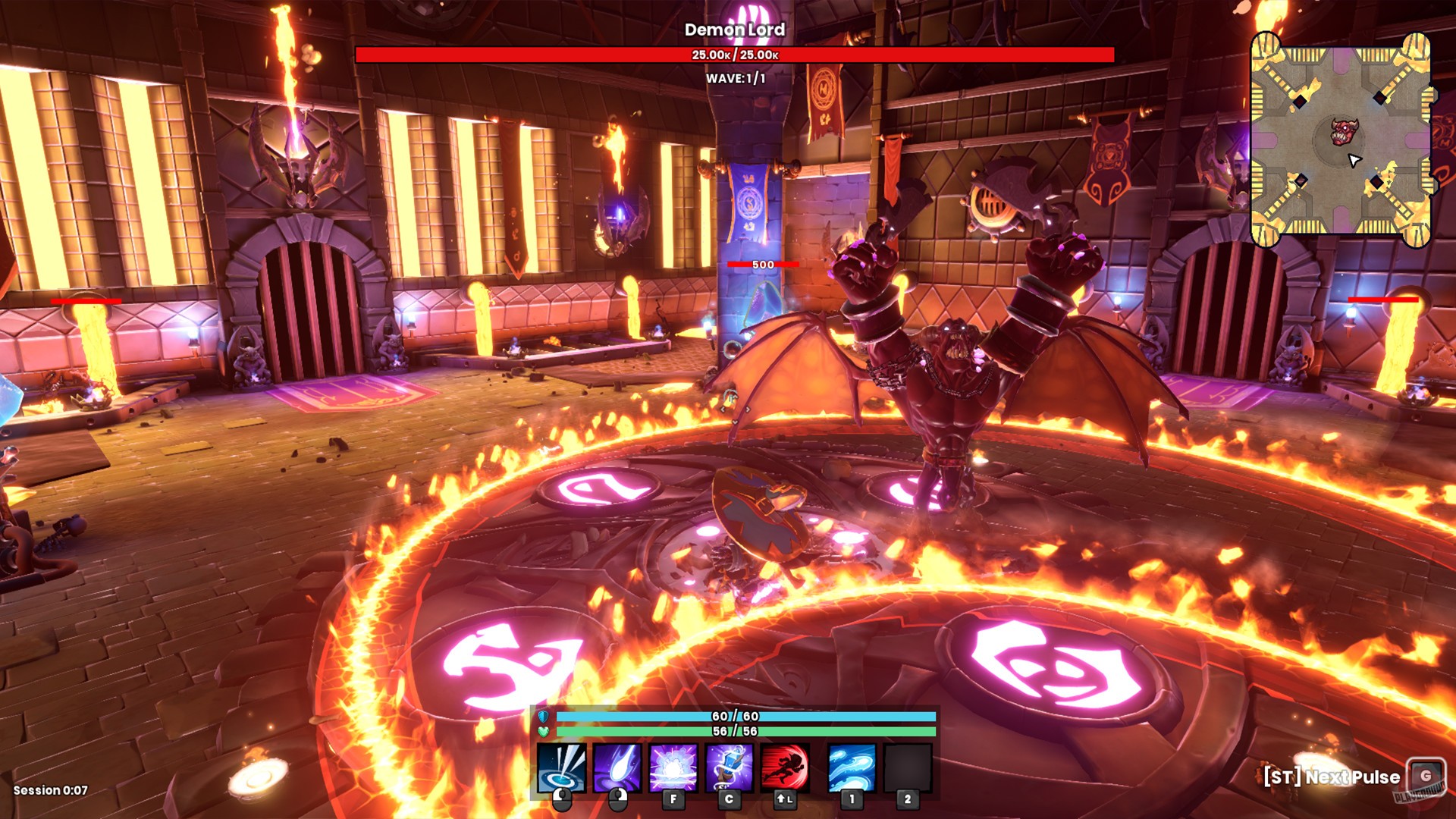Select the Demon Lord boss health bar

pyautogui.click(x=734, y=54)
